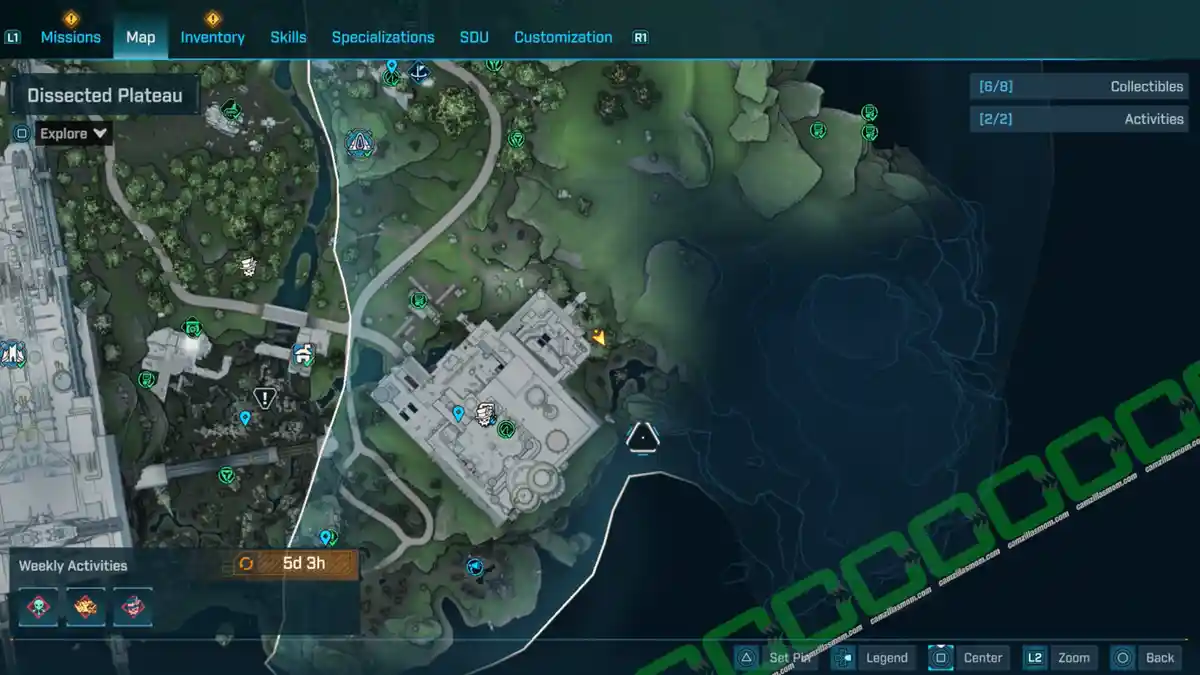Select the skull weekly activity icon

tap(37, 606)
